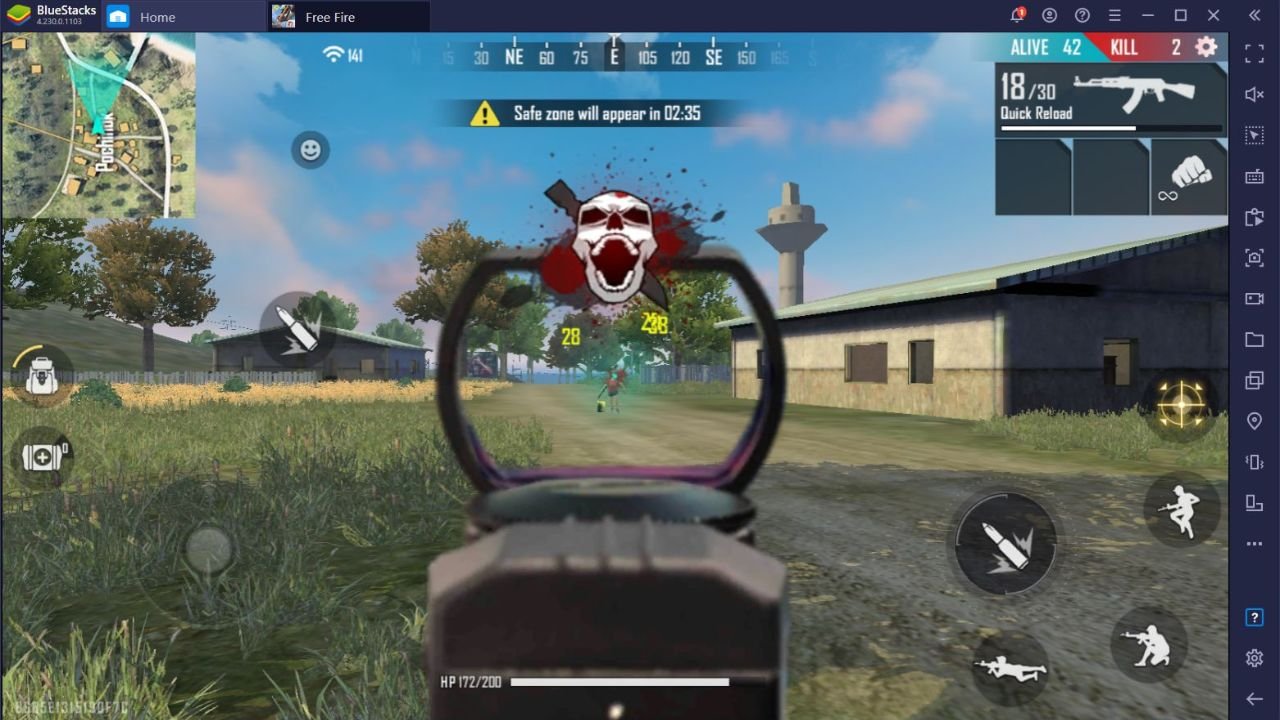Mute the volume in the BlueStacks sidebar
The image size is (1280, 720).
point(1253,94)
